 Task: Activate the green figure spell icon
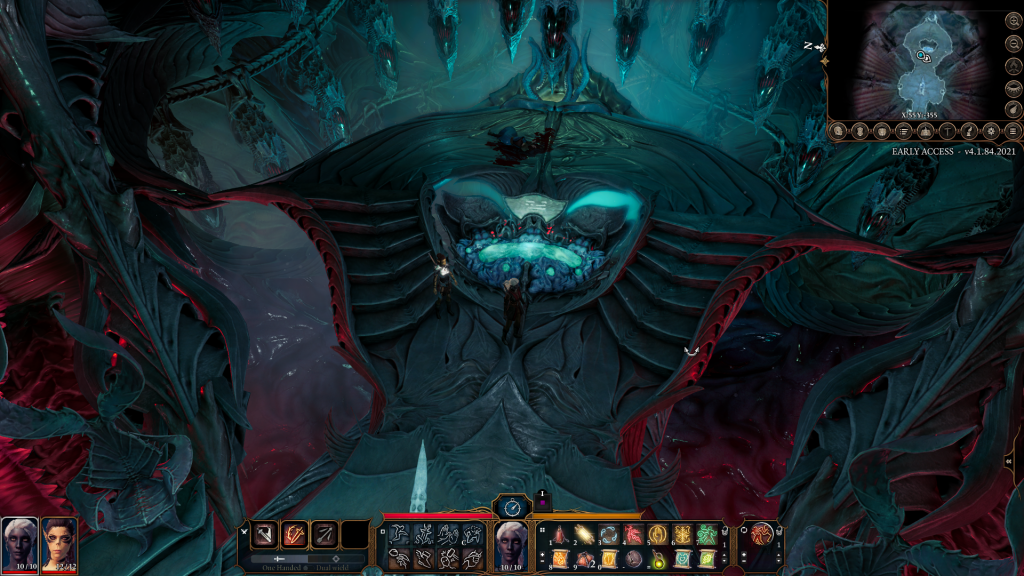pyautogui.click(x=707, y=535)
